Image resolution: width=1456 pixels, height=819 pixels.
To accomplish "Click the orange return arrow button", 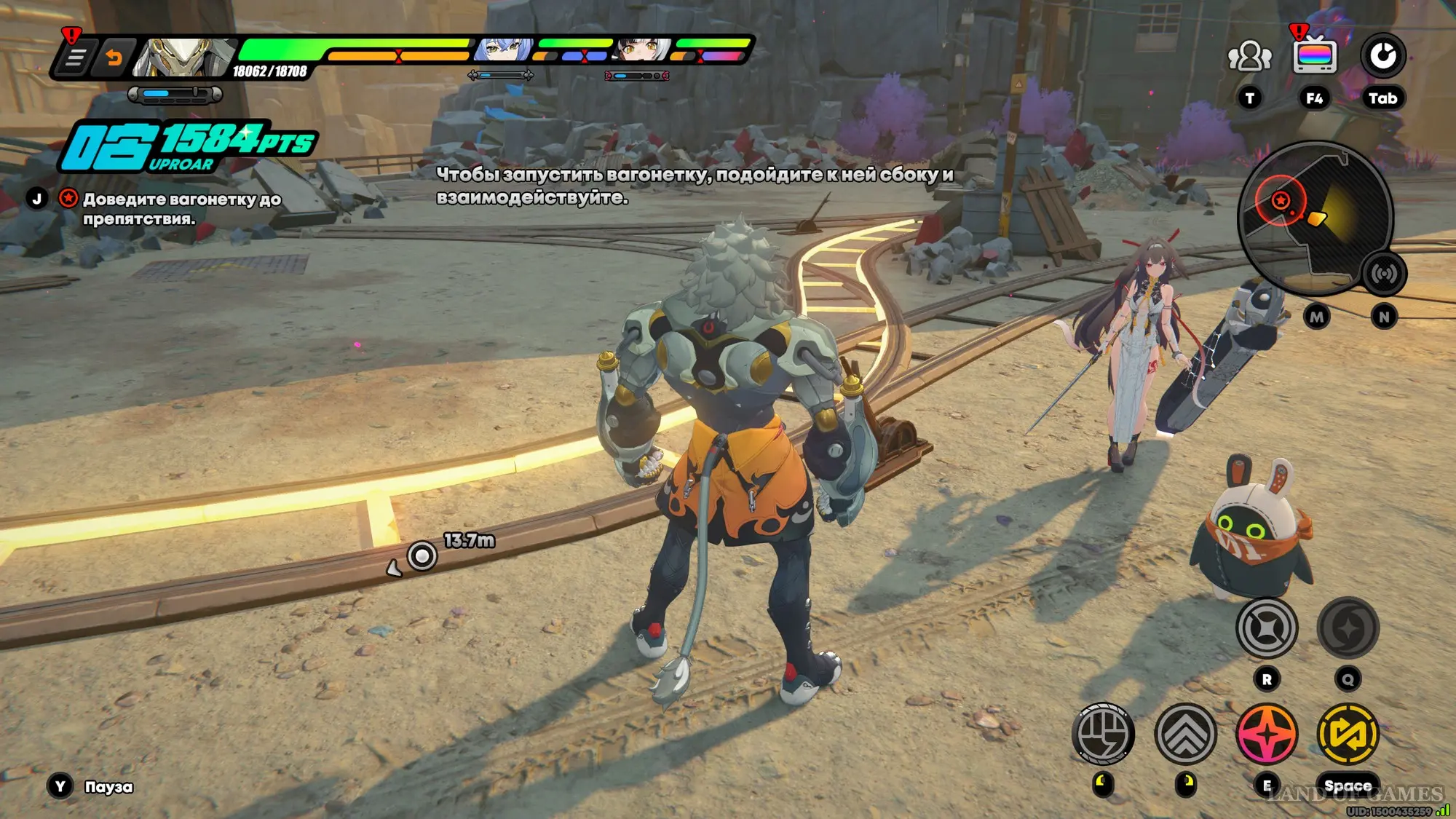I will 114,58.
